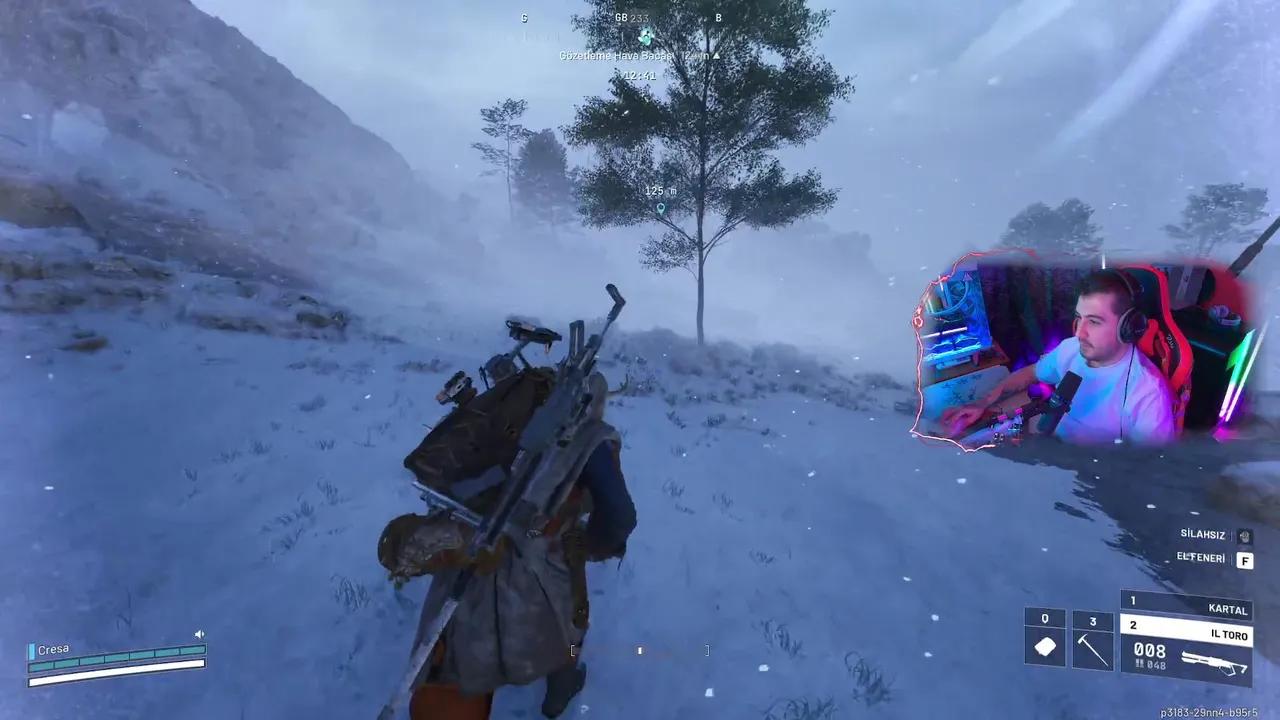Mute teammate Cresa via the voice indicator
Viewport: 1280px width, 720px height.
pyautogui.click(x=199, y=634)
